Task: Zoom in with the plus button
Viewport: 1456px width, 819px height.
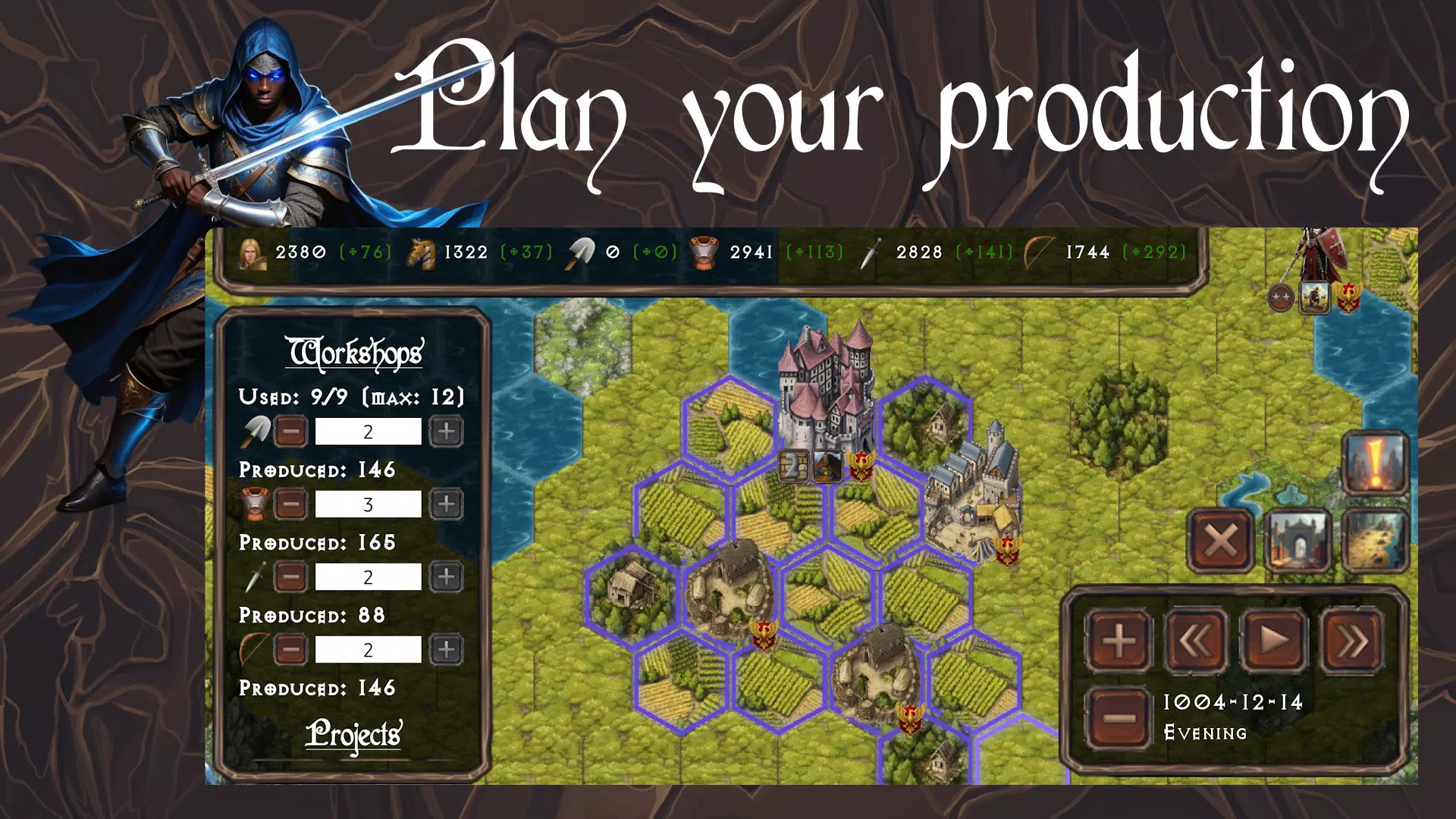Action: coord(1119,642)
